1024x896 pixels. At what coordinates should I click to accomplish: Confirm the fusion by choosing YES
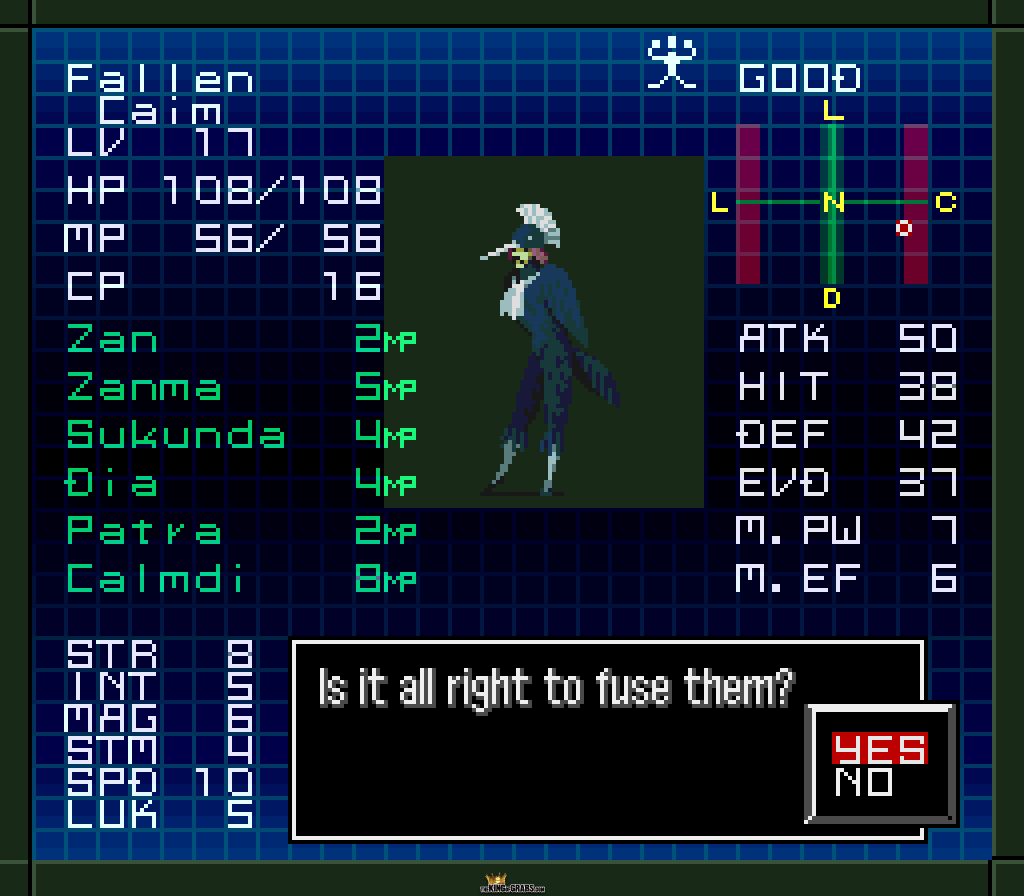click(879, 747)
